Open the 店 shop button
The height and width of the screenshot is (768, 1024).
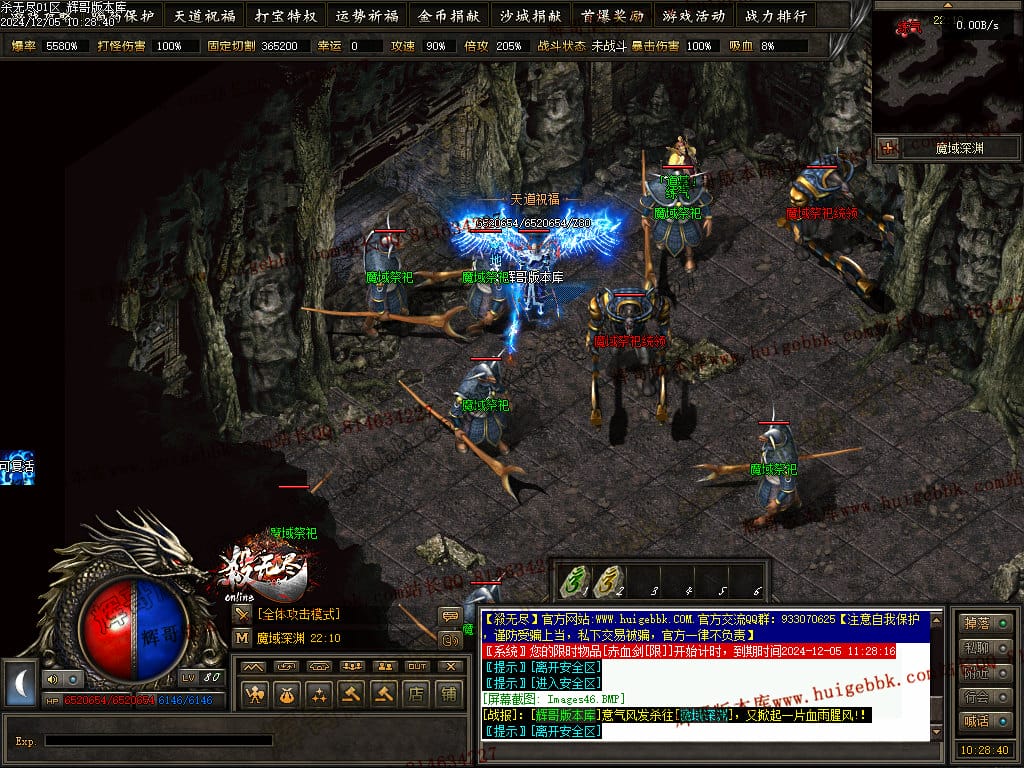click(416, 692)
